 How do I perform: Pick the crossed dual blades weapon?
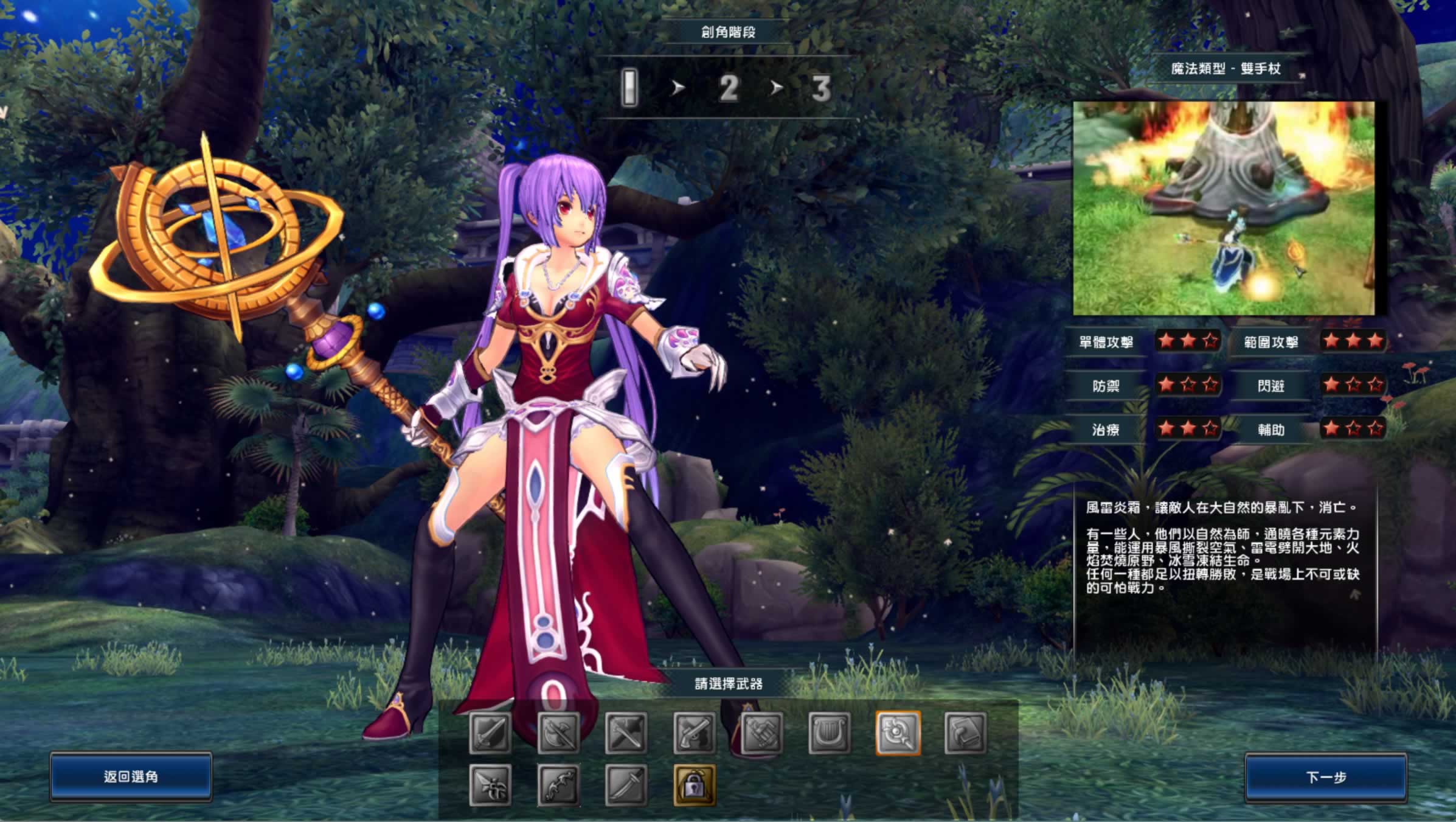tap(626, 733)
